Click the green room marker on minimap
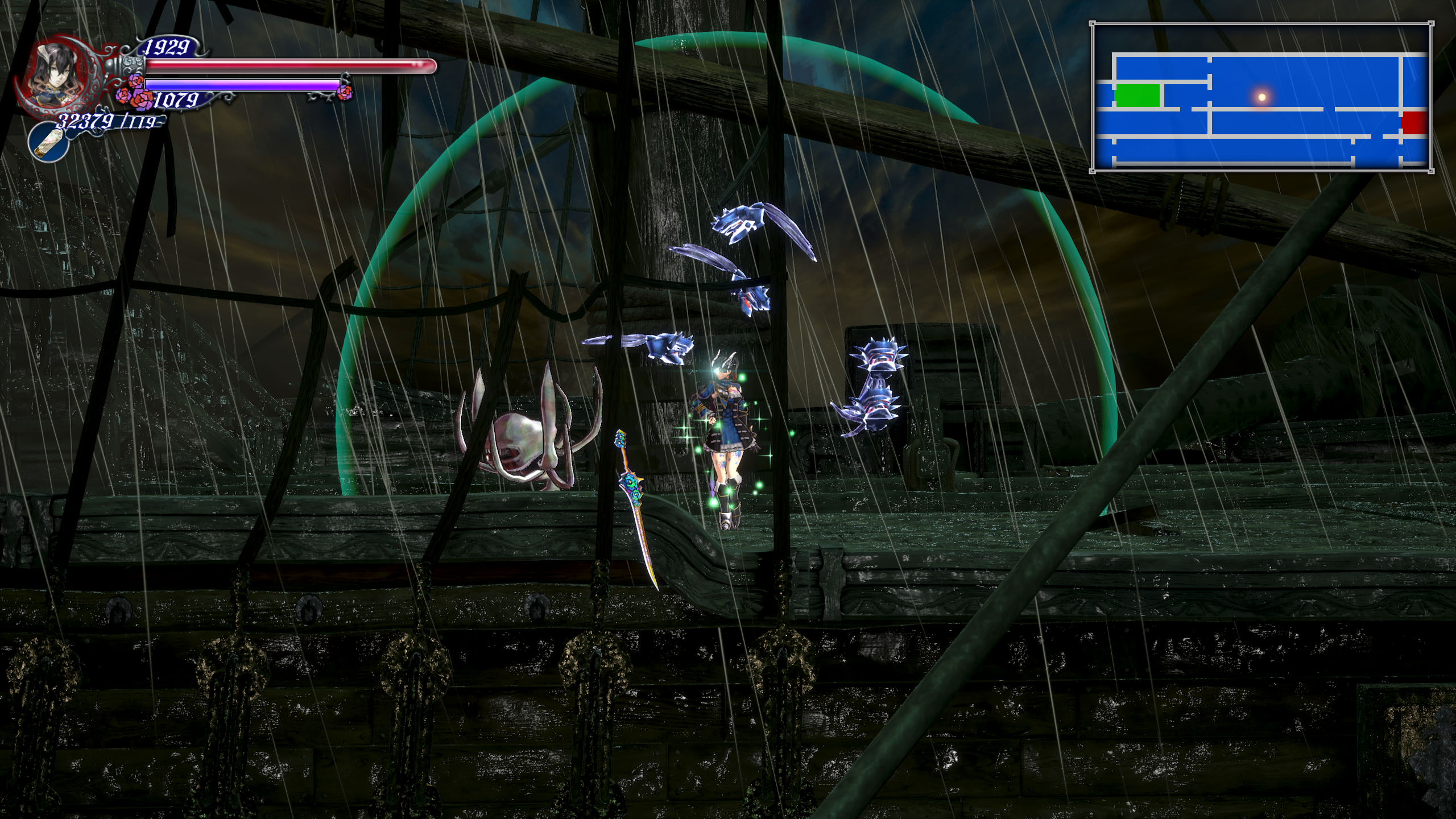Viewport: 1456px width, 819px height. pos(1136,96)
